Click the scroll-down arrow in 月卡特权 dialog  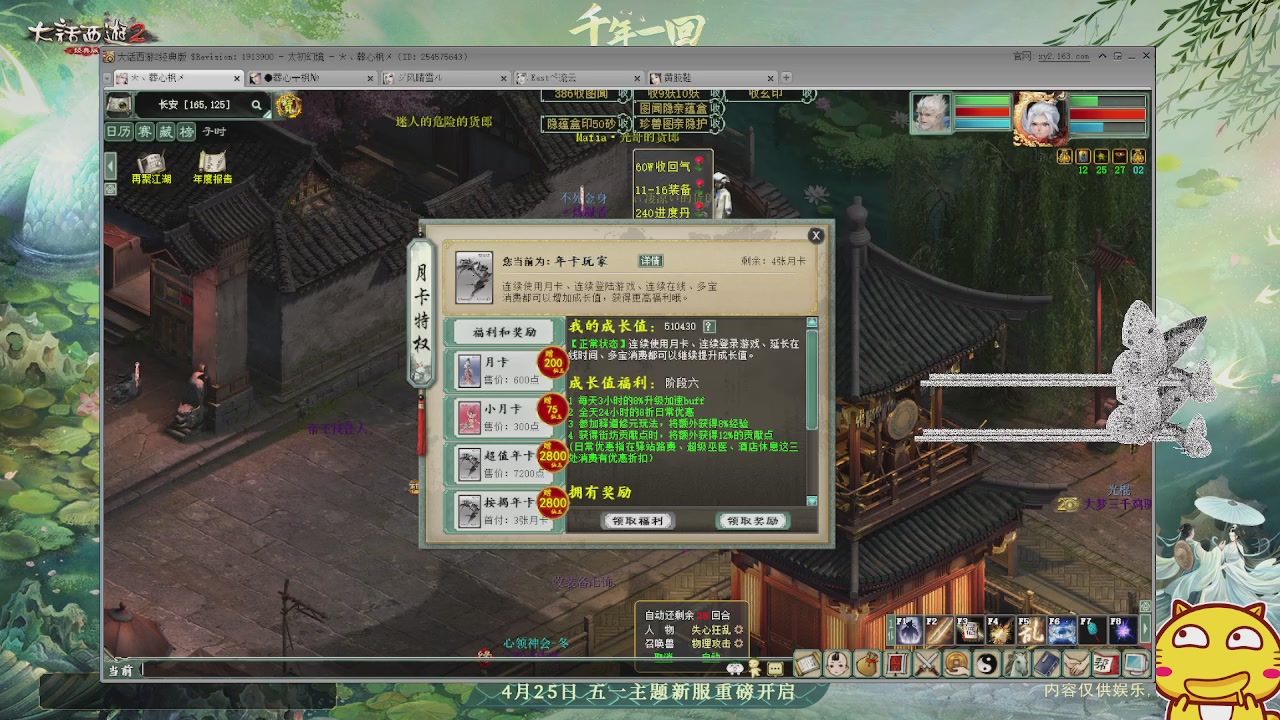click(811, 501)
